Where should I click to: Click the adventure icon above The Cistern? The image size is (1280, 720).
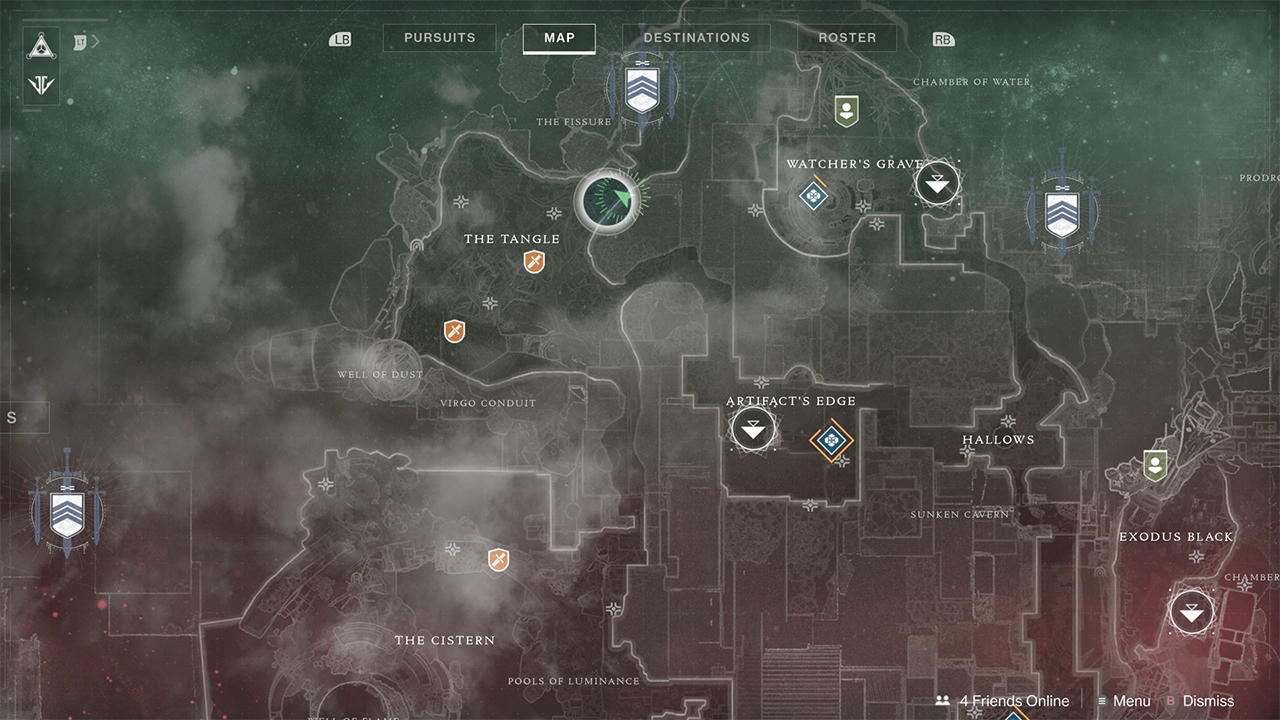497,561
